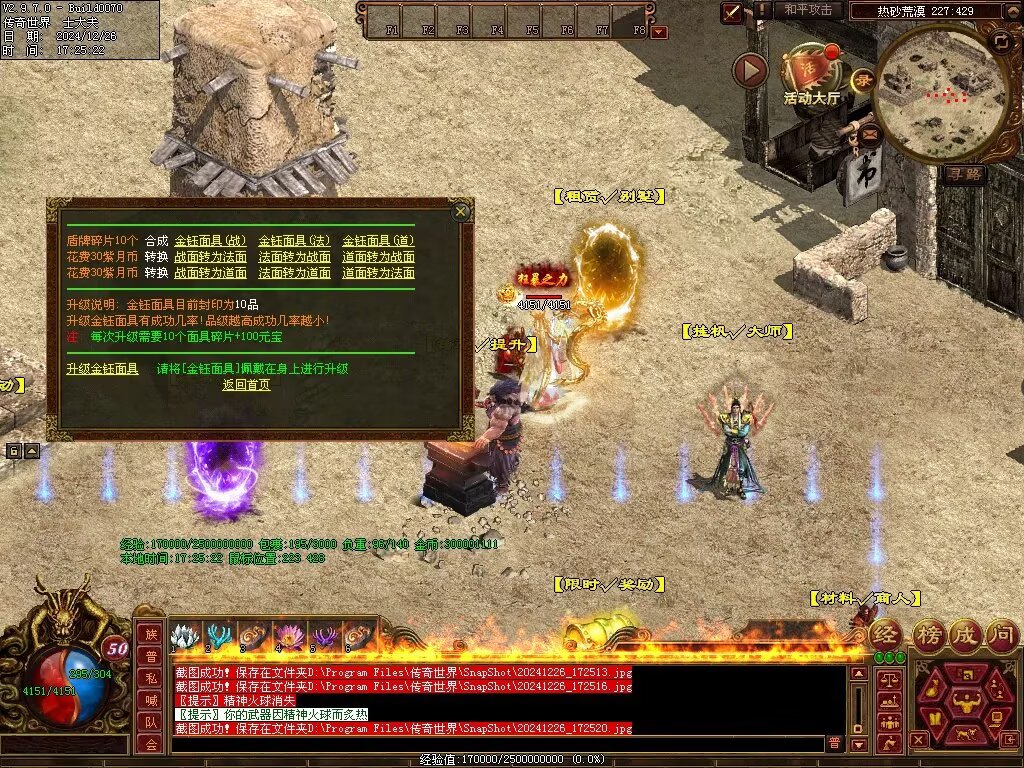This screenshot has height=768, width=1024.
Task: Close the mask upgrade dialog
Action: 460,211
